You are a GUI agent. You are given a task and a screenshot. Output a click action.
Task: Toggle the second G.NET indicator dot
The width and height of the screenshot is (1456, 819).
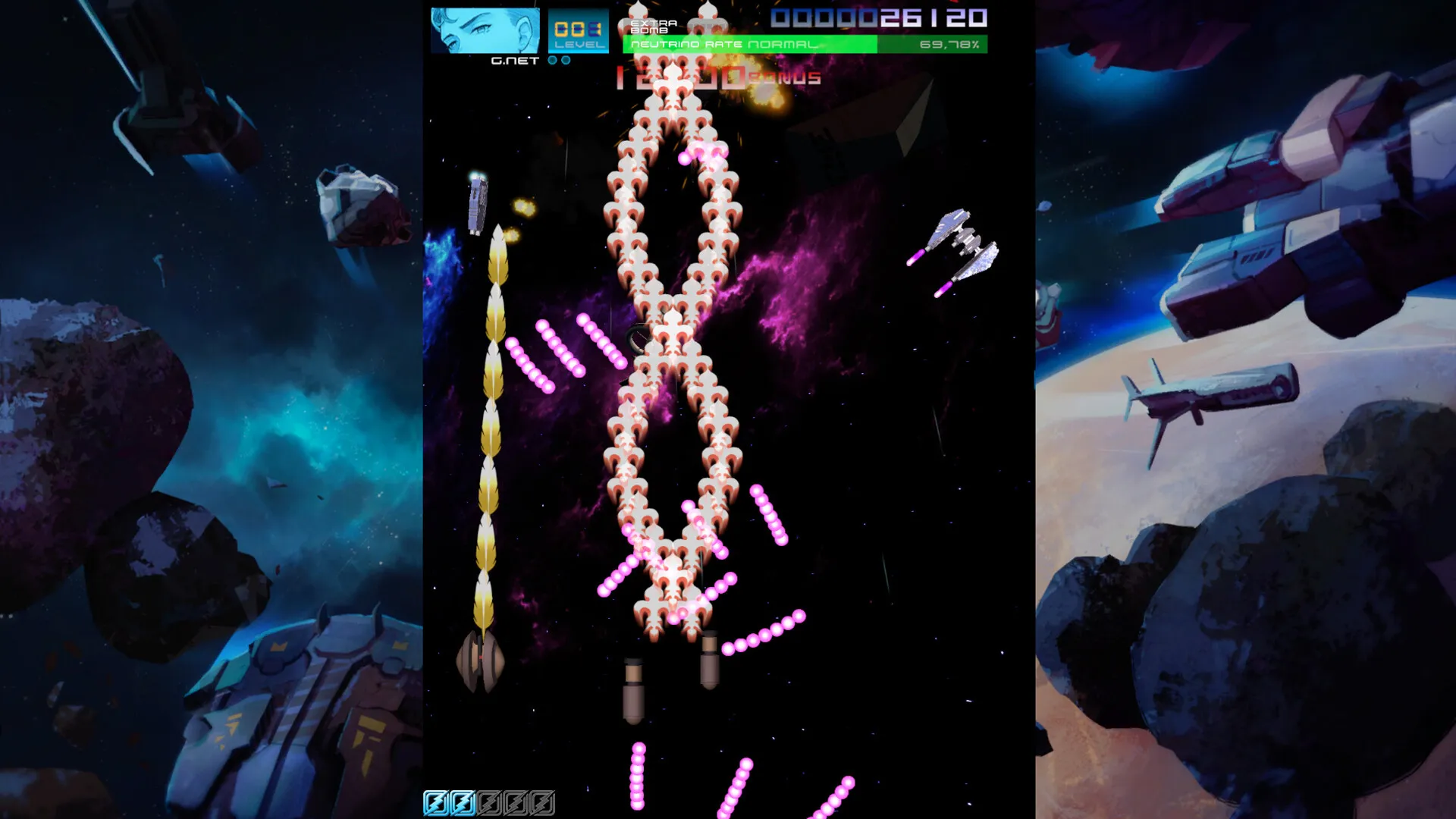(566, 61)
